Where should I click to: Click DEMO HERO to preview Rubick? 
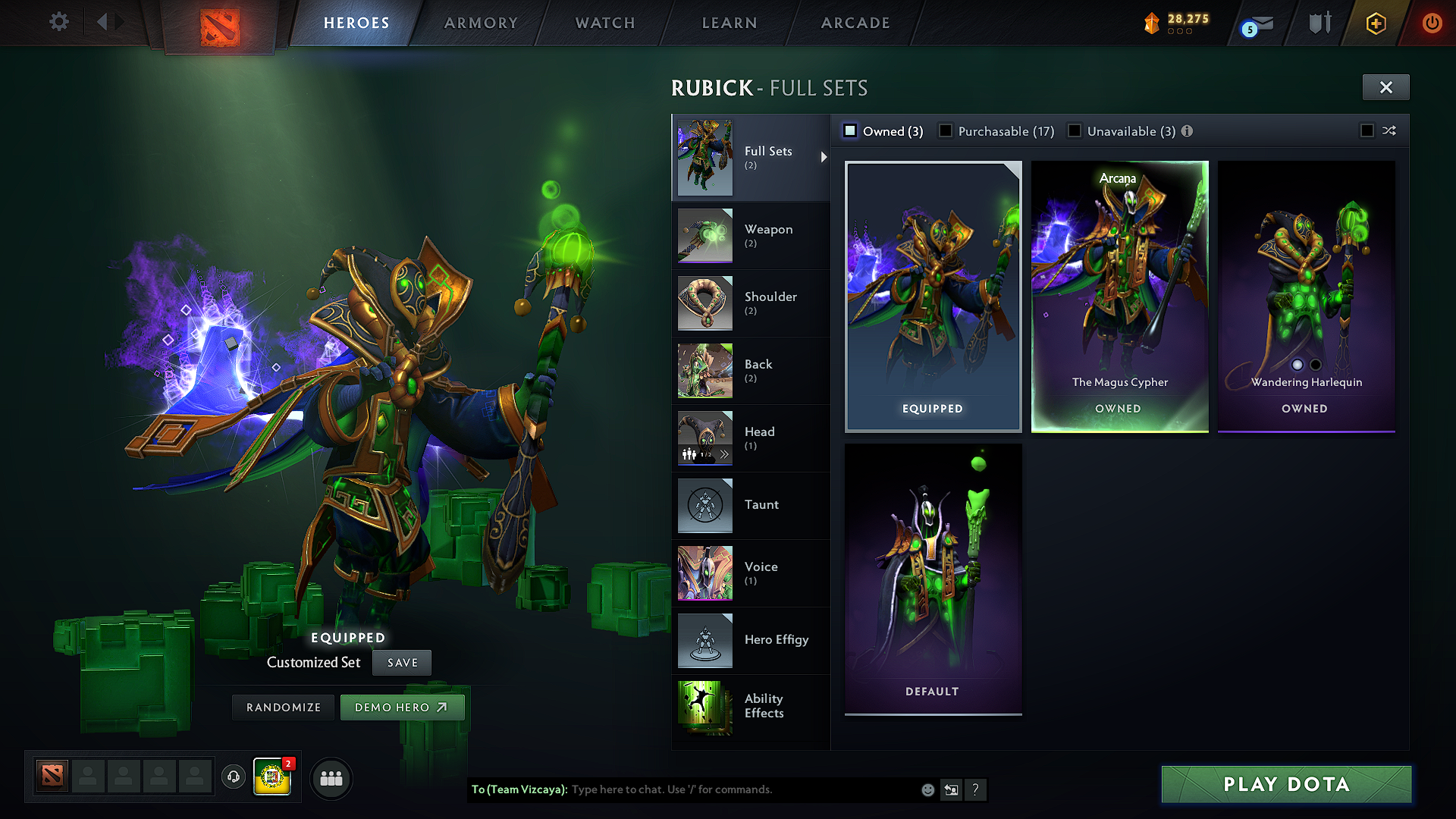point(402,707)
